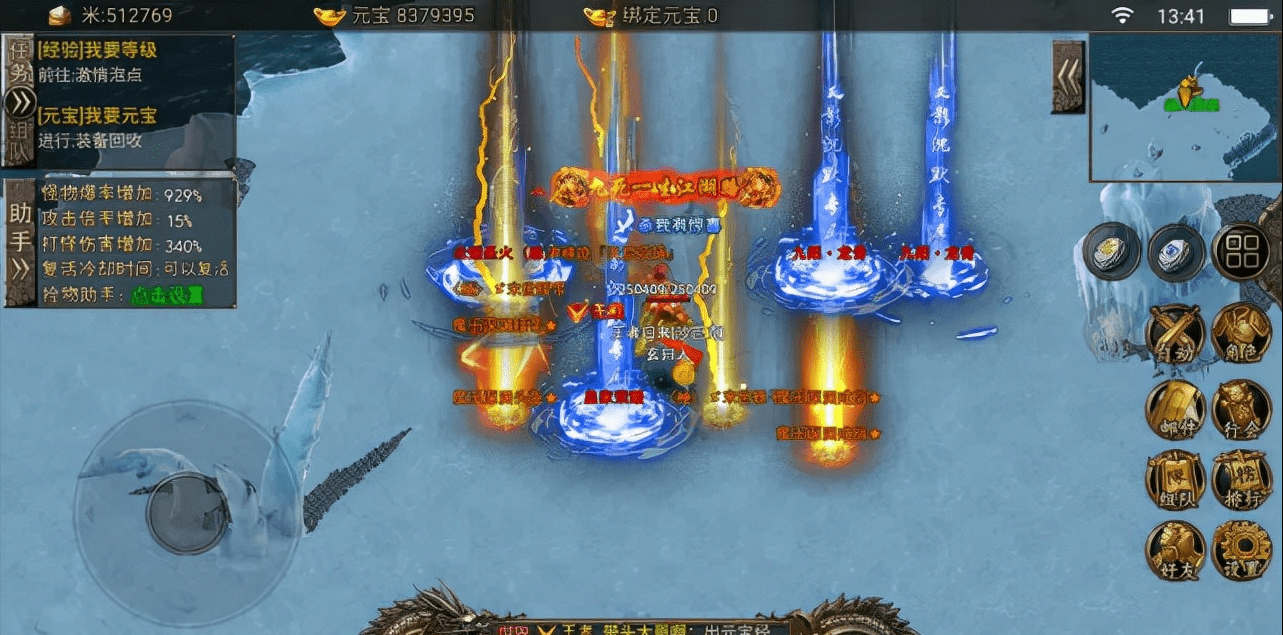This screenshot has height=635, width=1283.
Task: Use the yellow gem item shortcut
Action: pos(1111,251)
